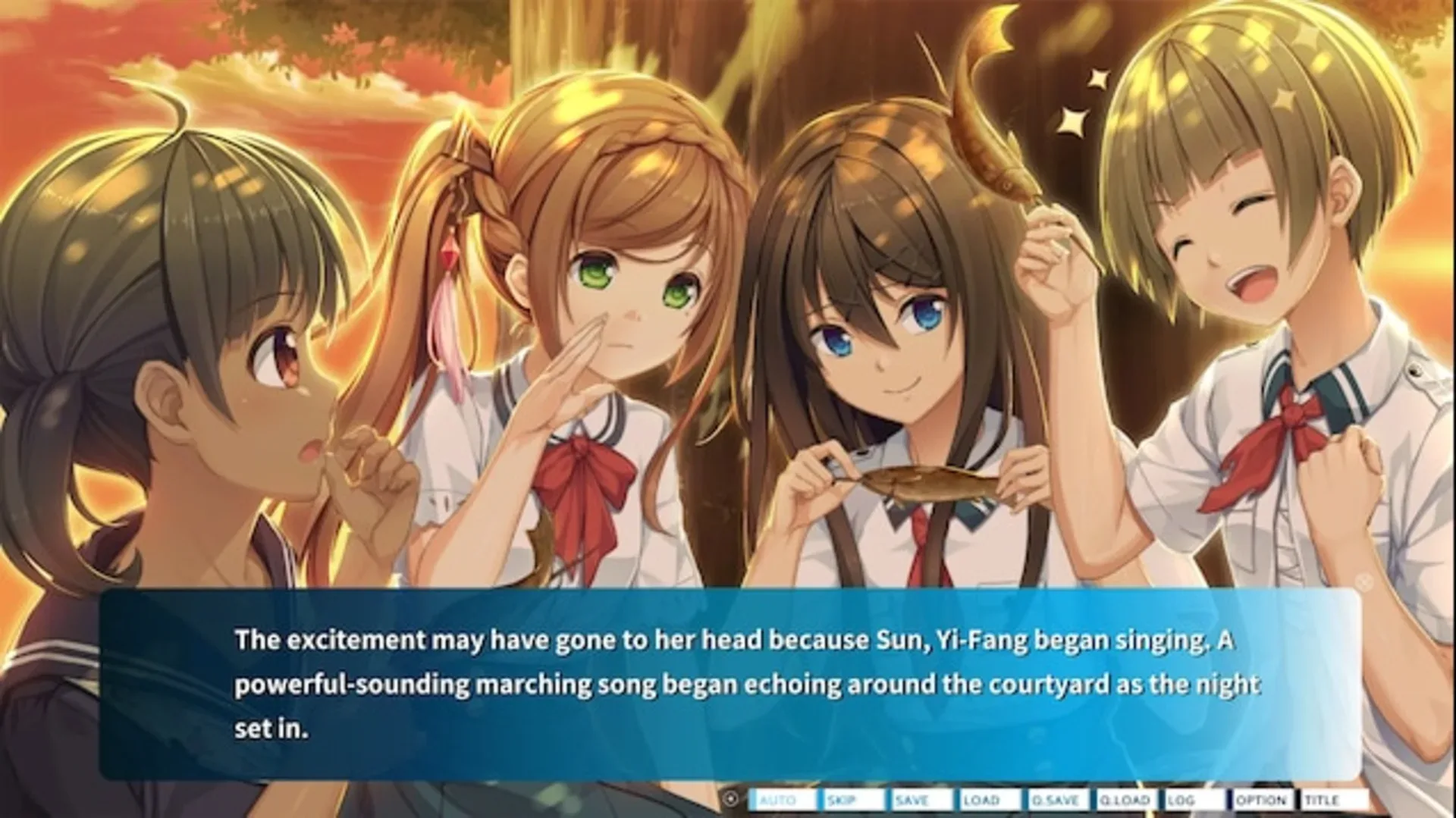Open the SAVE screen
Viewport: 1456px width, 818px height.
tap(914, 798)
